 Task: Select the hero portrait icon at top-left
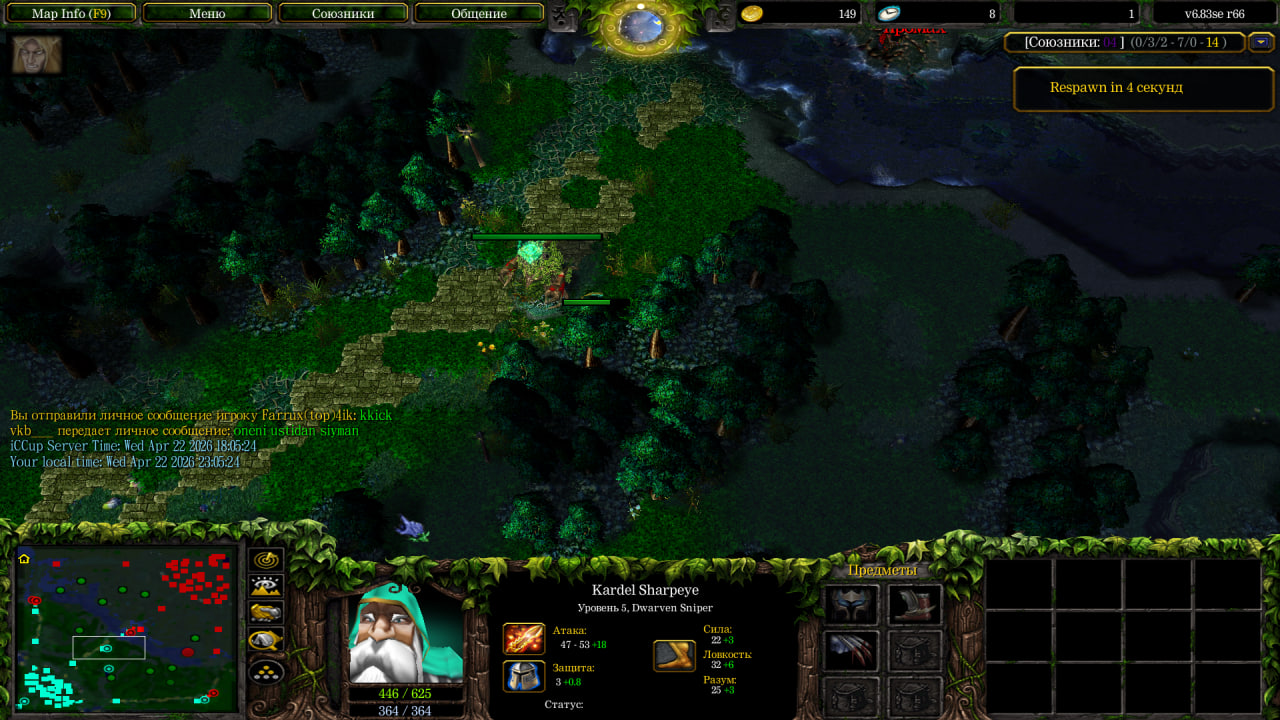[37, 55]
